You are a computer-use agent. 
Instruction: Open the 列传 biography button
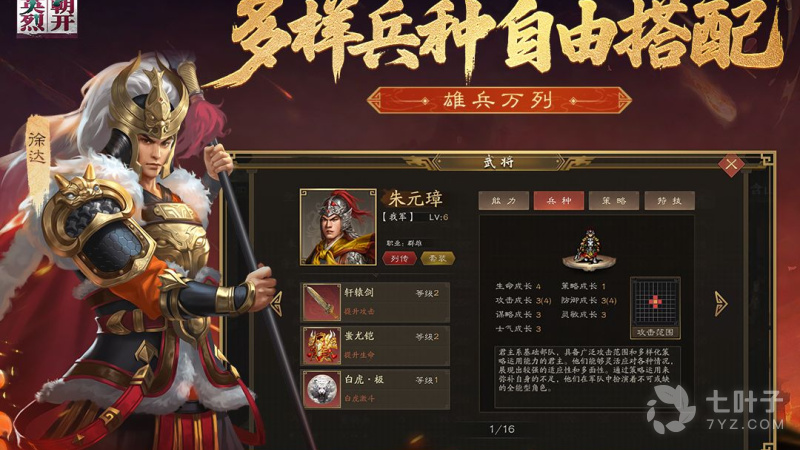tap(397, 258)
